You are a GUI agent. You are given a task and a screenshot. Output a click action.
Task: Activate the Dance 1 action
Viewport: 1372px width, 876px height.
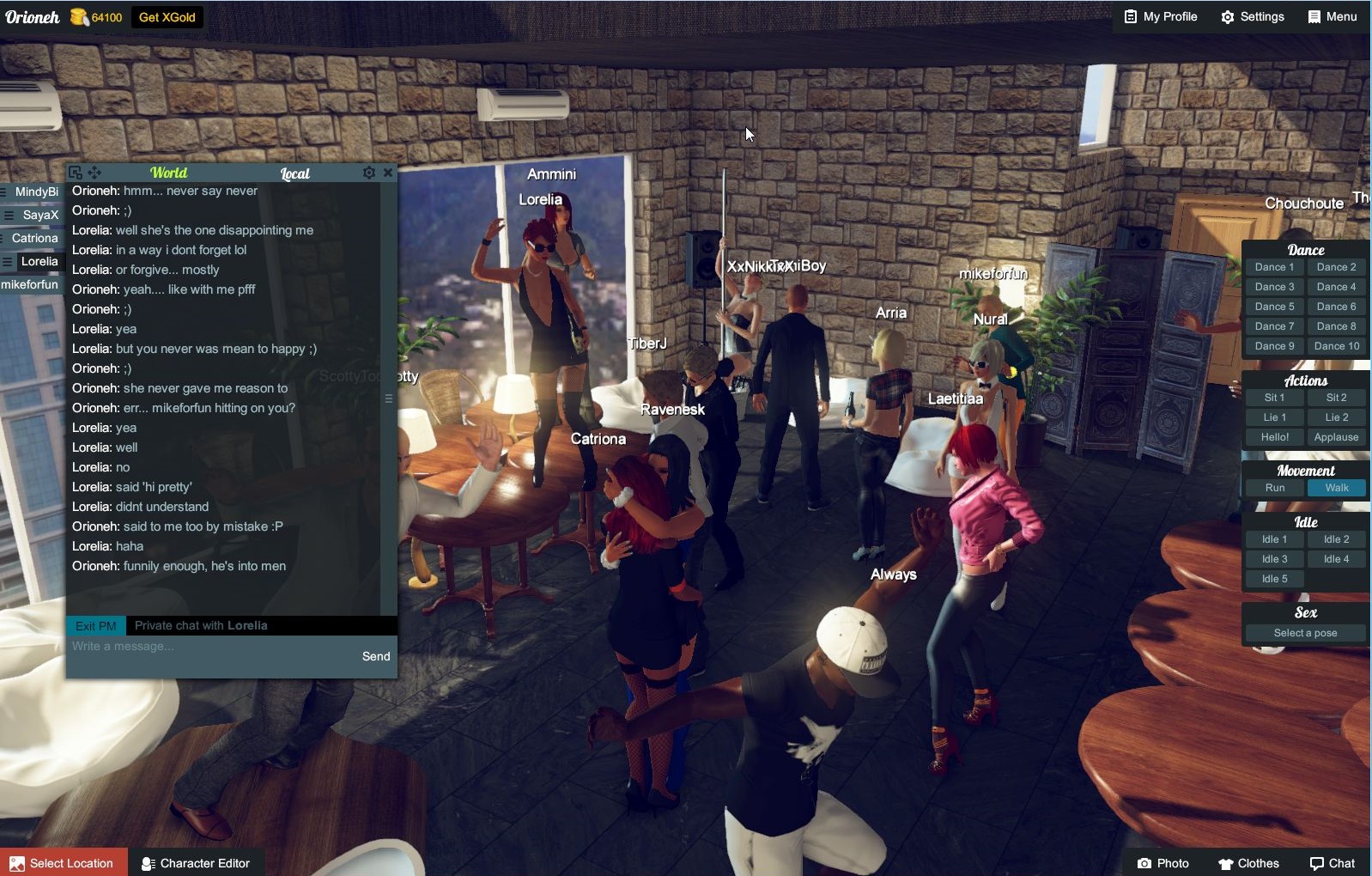pyautogui.click(x=1274, y=266)
